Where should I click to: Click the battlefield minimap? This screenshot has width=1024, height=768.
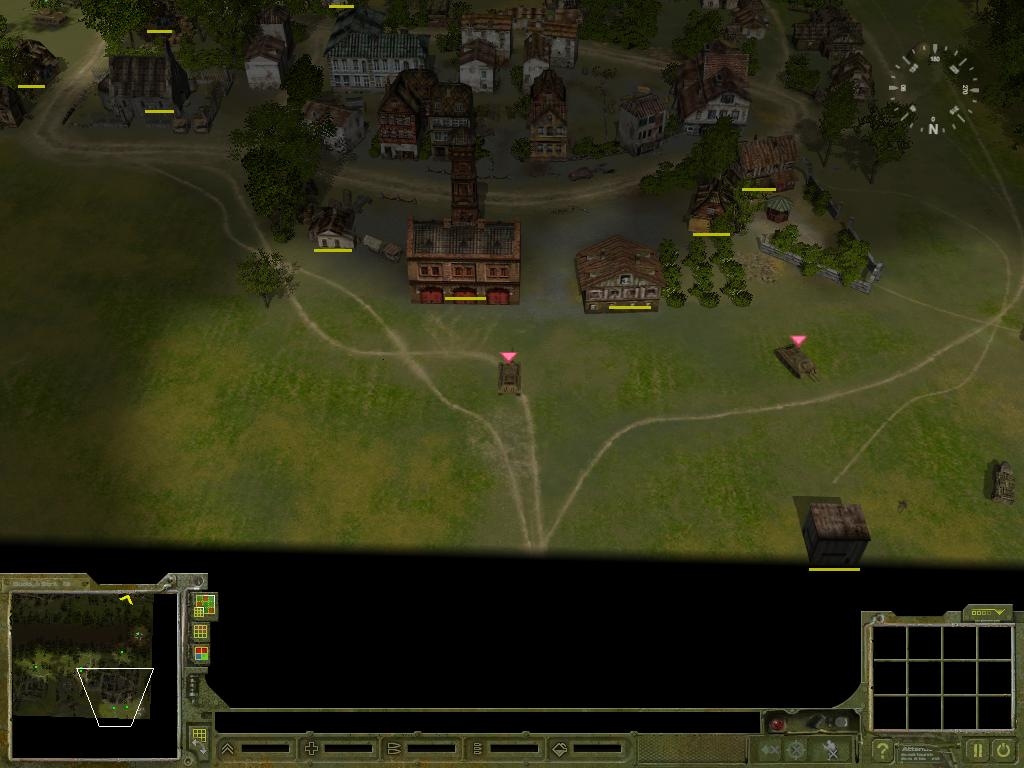pyautogui.click(x=81, y=656)
